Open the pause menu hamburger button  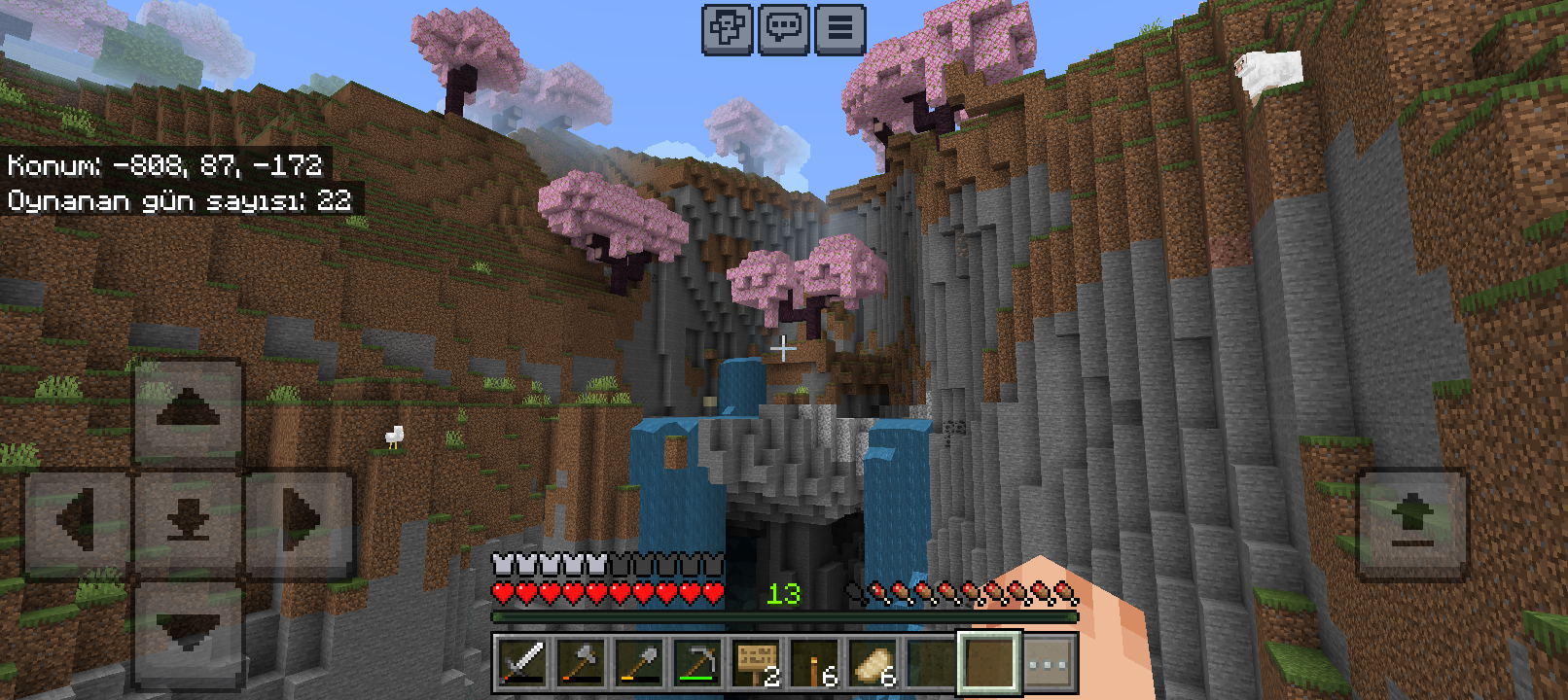[840, 29]
